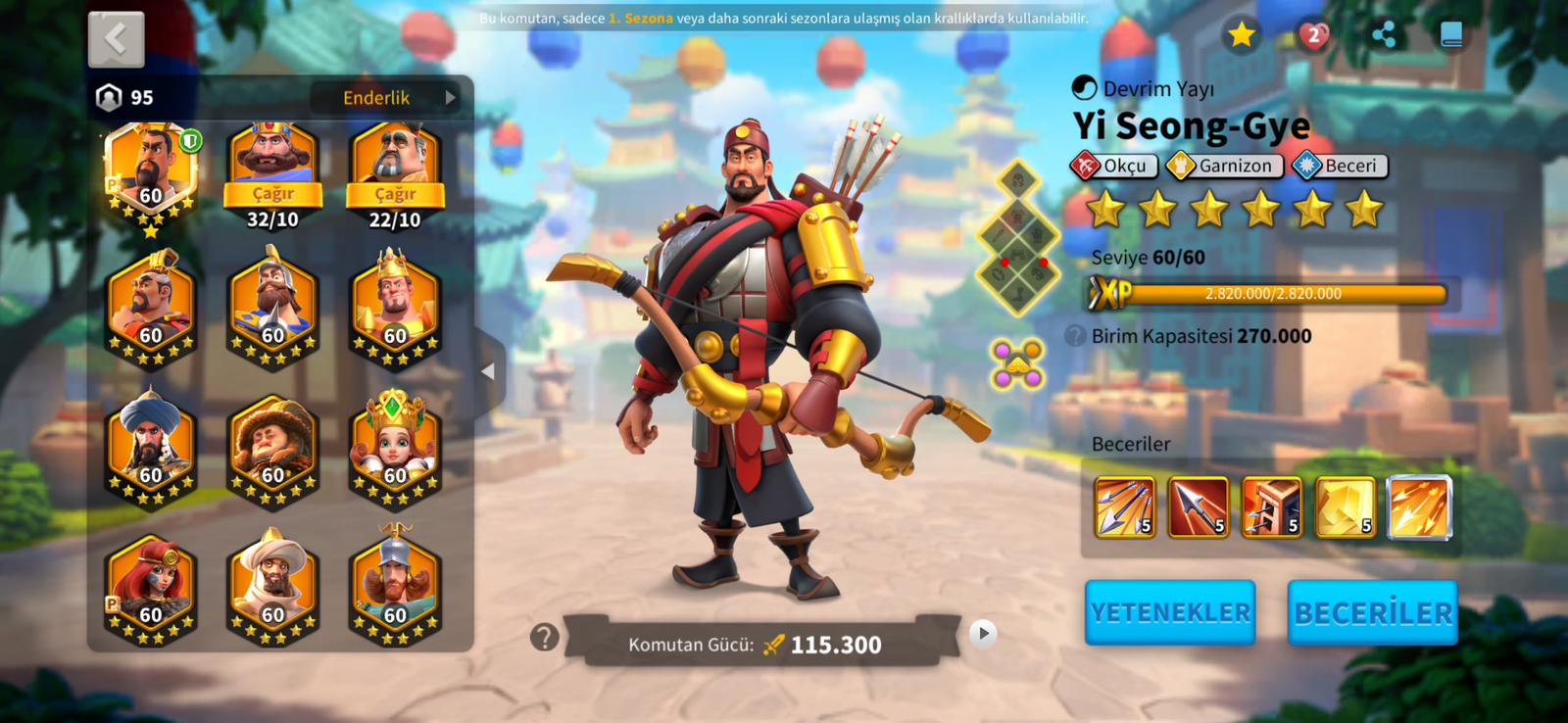Image resolution: width=1568 pixels, height=723 pixels.
Task: Tap the heart icon showing 2
Action: tap(1313, 35)
